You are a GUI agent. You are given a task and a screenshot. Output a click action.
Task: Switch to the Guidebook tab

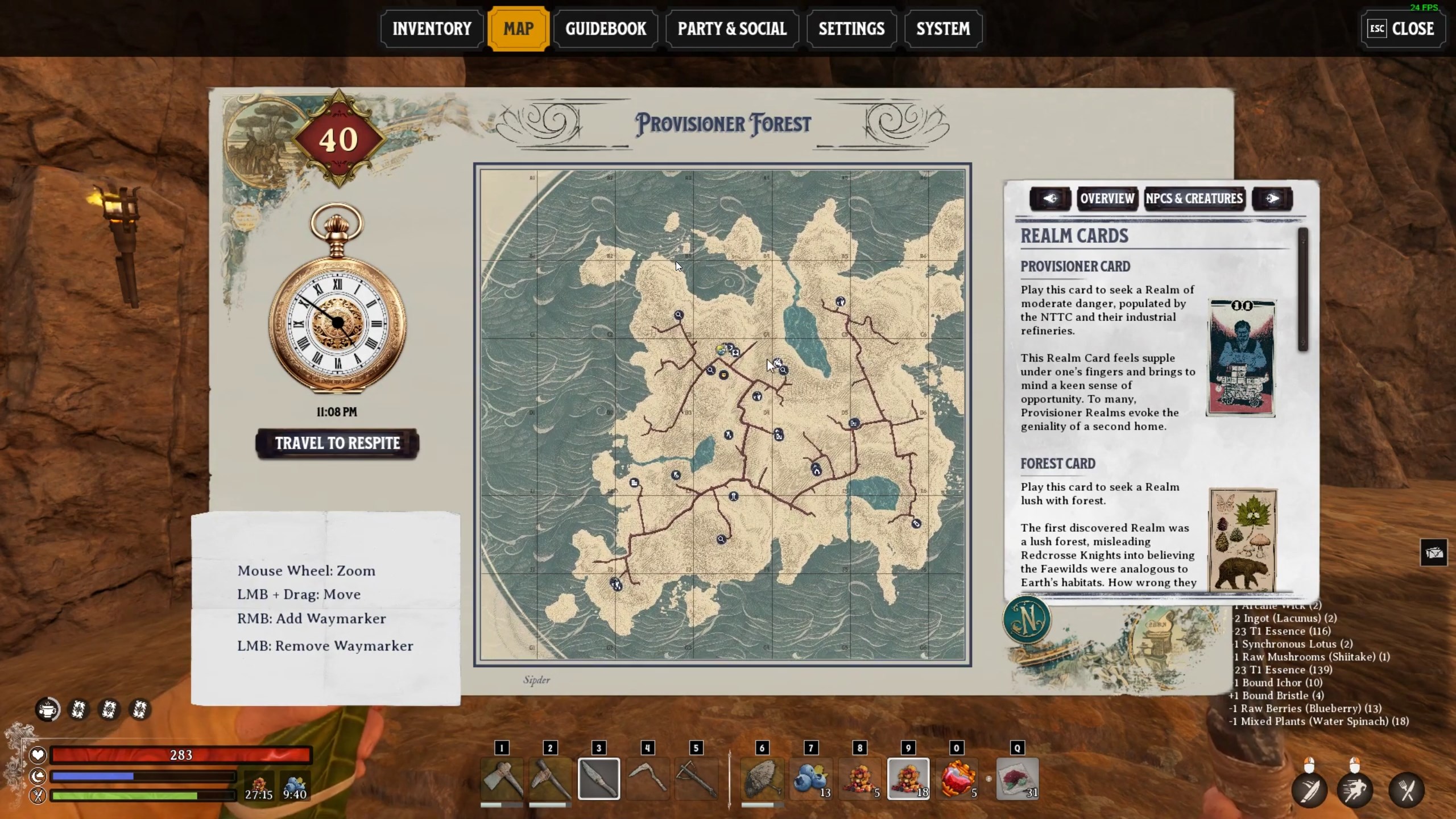coord(606,29)
